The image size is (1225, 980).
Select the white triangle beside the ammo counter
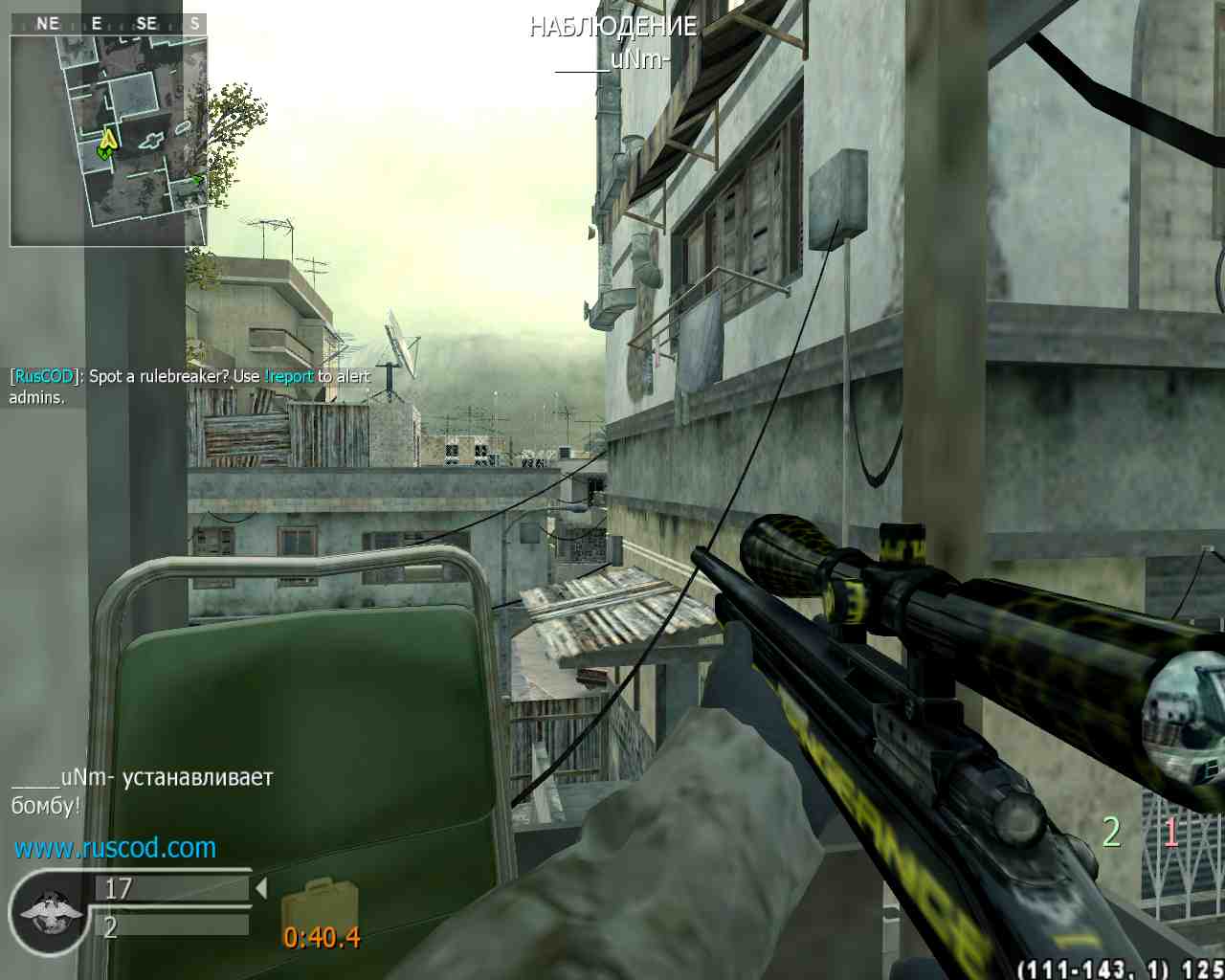[x=260, y=888]
